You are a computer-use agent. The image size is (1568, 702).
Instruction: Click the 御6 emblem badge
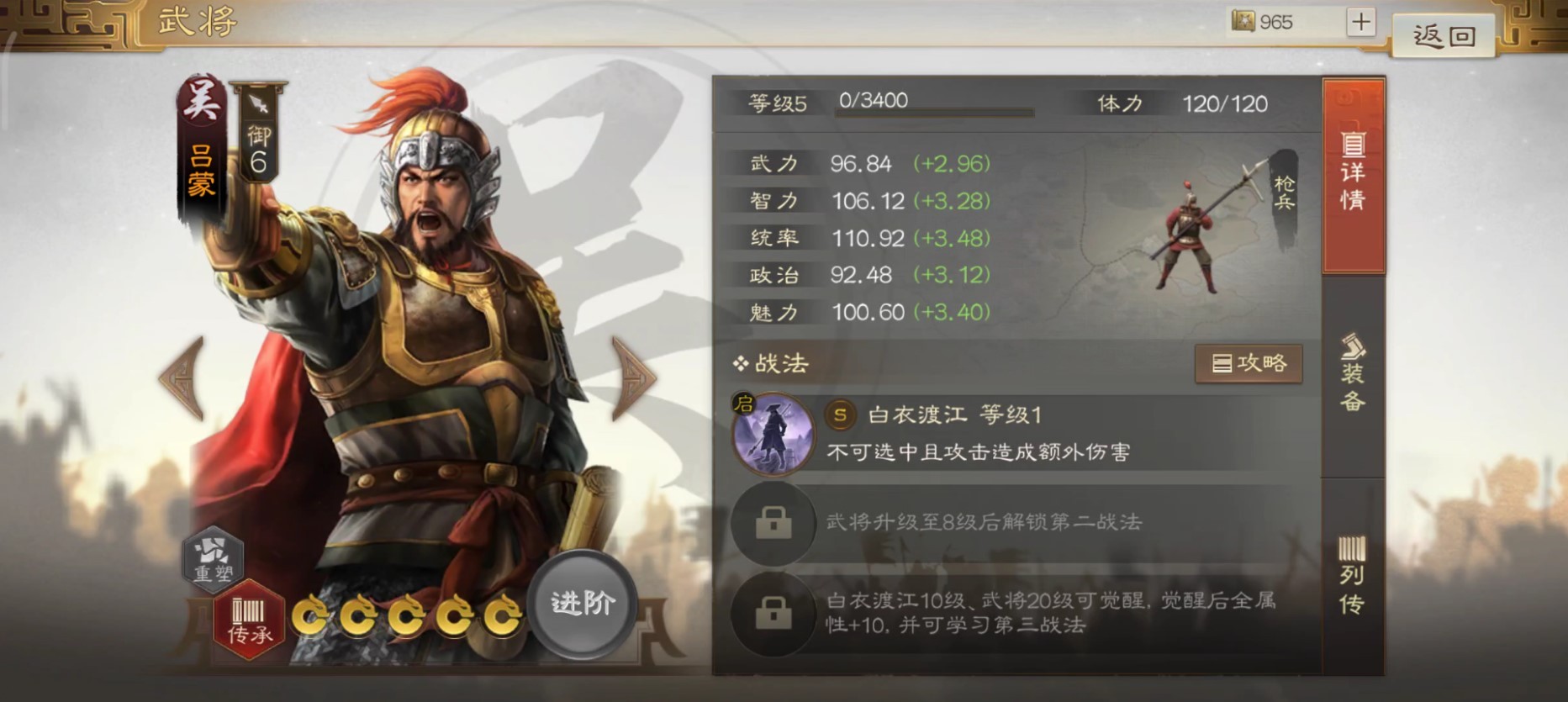[256, 147]
